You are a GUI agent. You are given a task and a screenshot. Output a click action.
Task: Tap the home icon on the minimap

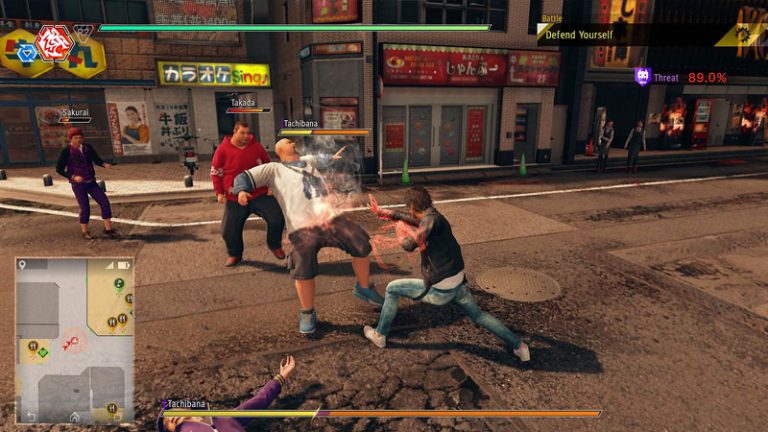click(x=74, y=415)
